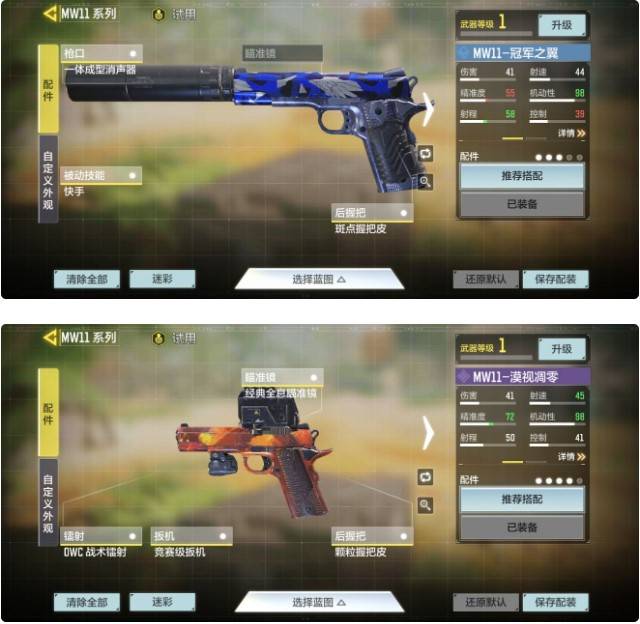The image size is (640, 624).
Task: Switch to 自定义外观 tab beside the blue pistol
Action: point(48,179)
